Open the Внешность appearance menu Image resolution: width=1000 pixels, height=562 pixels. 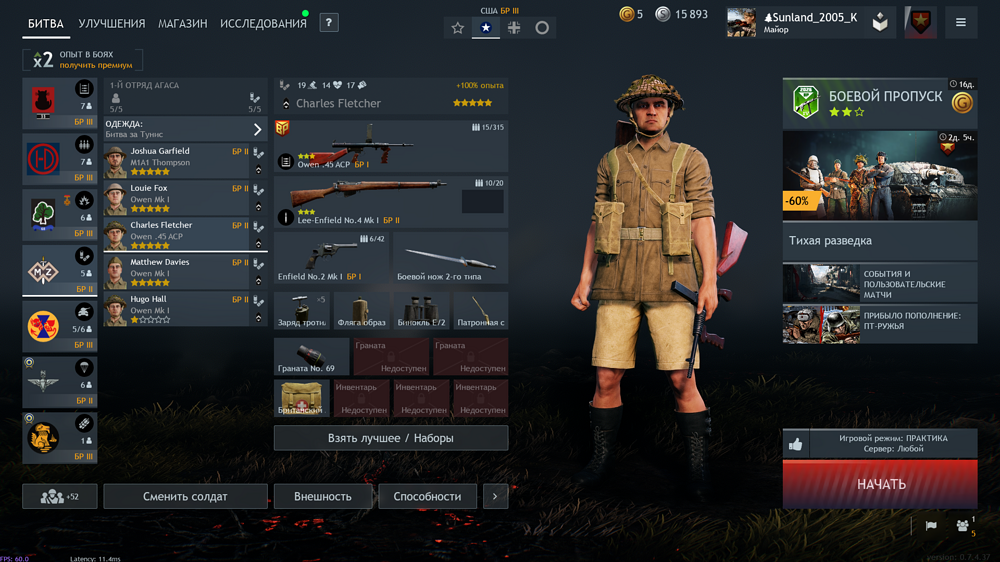[x=323, y=496]
